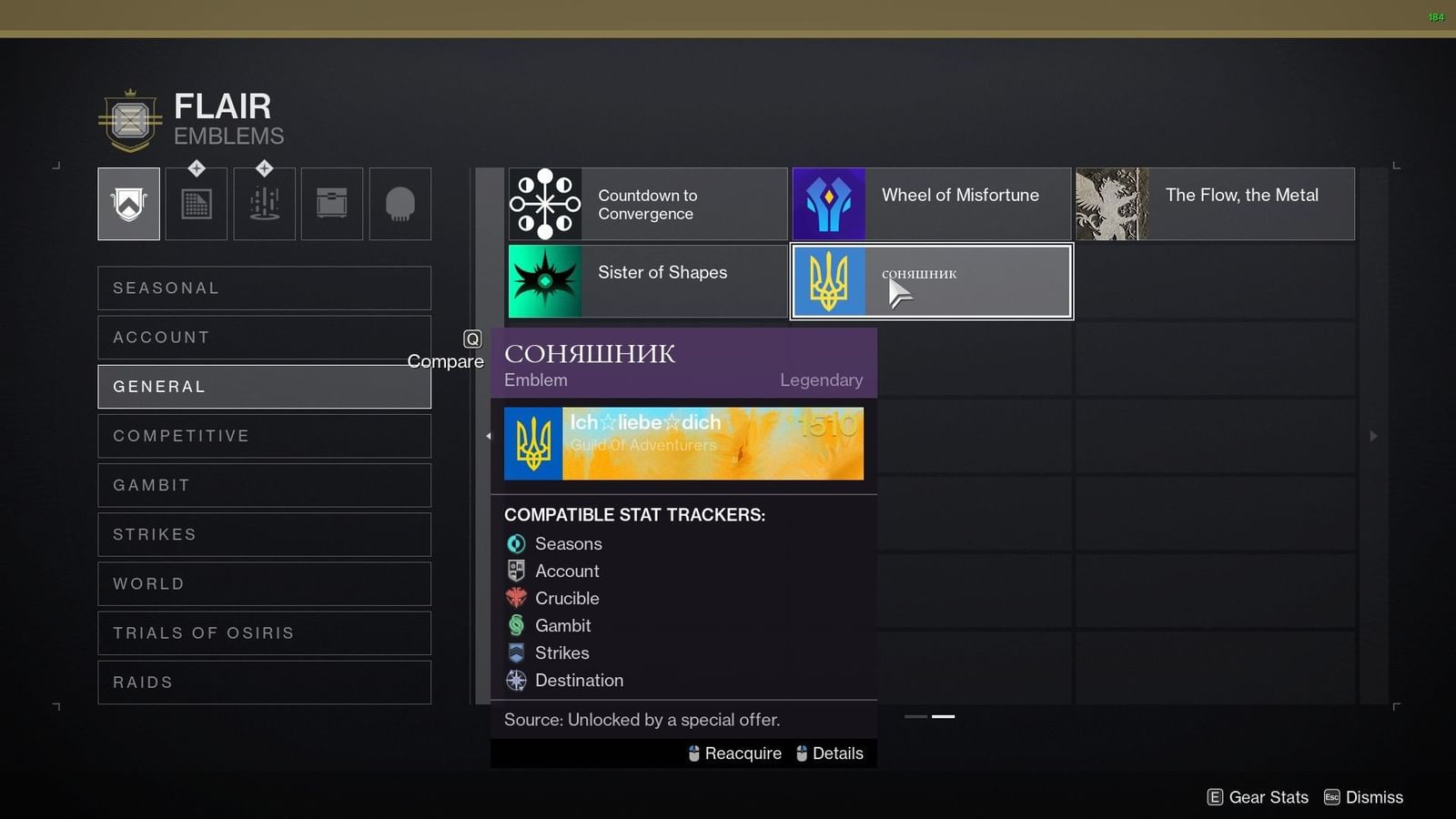Click the left chevron beside the emblem details
Viewport: 1456px width, 819px height.
[489, 436]
